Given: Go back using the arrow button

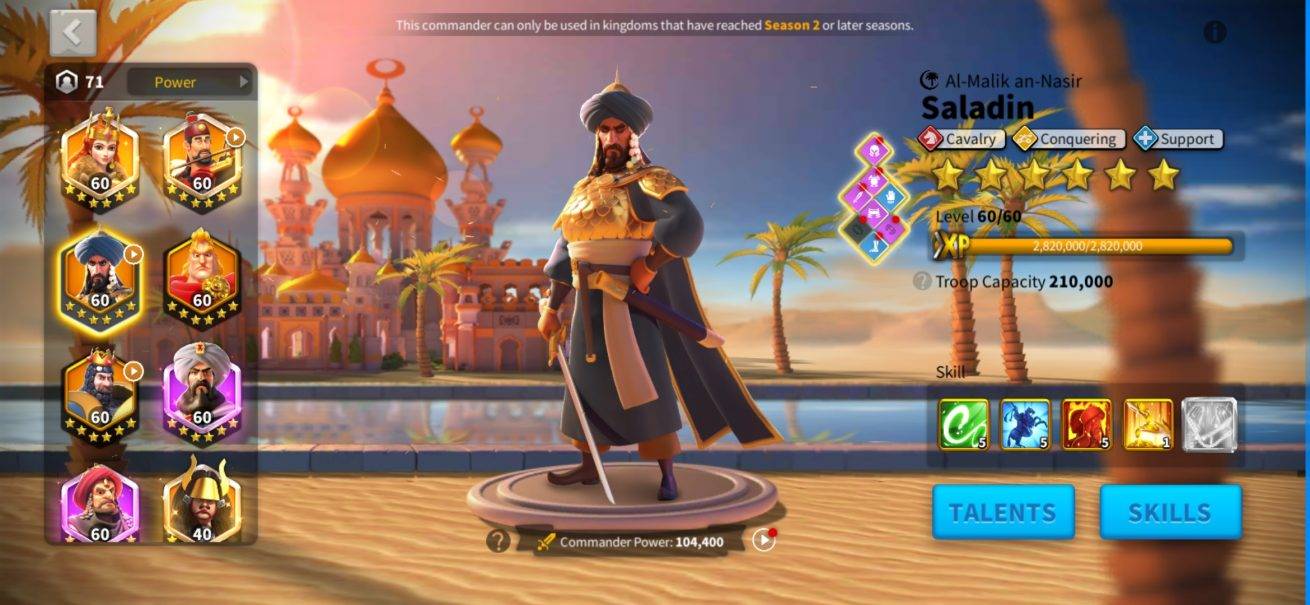Looking at the screenshot, I should point(72,32).
